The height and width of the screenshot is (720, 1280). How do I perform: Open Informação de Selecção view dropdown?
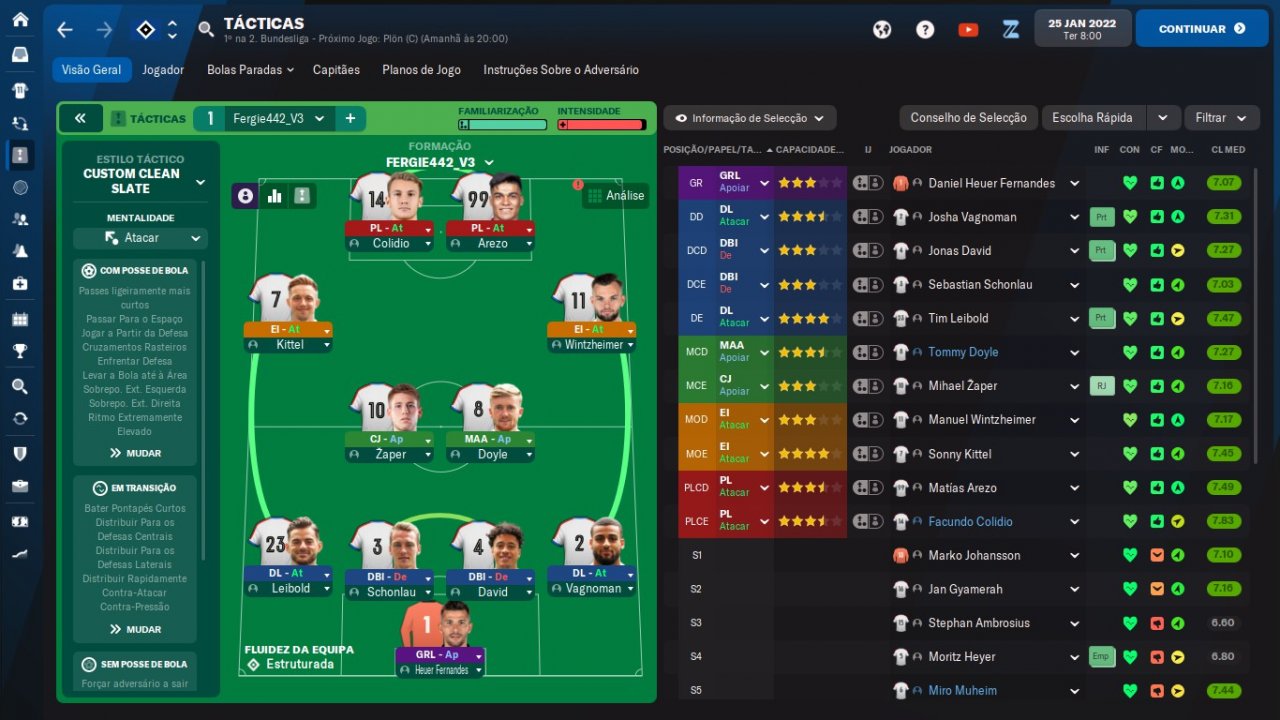click(x=749, y=118)
